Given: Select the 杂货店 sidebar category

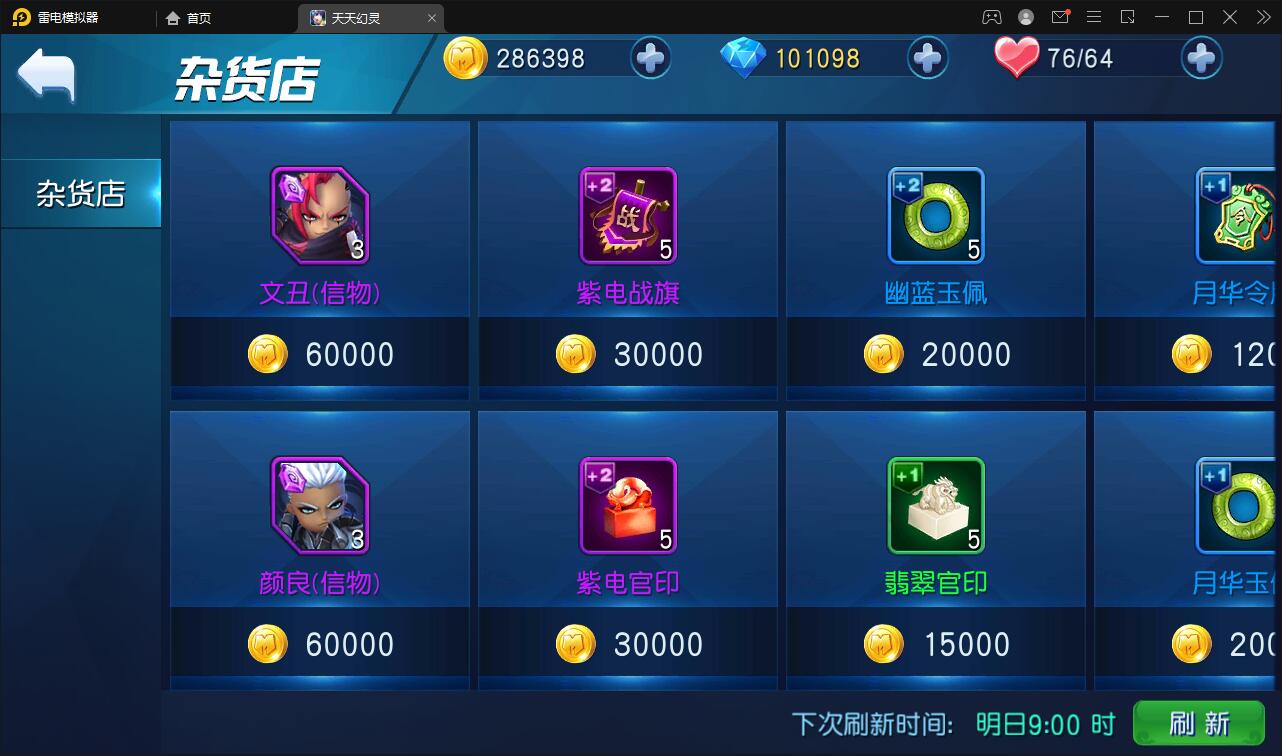Looking at the screenshot, I should 79,193.
